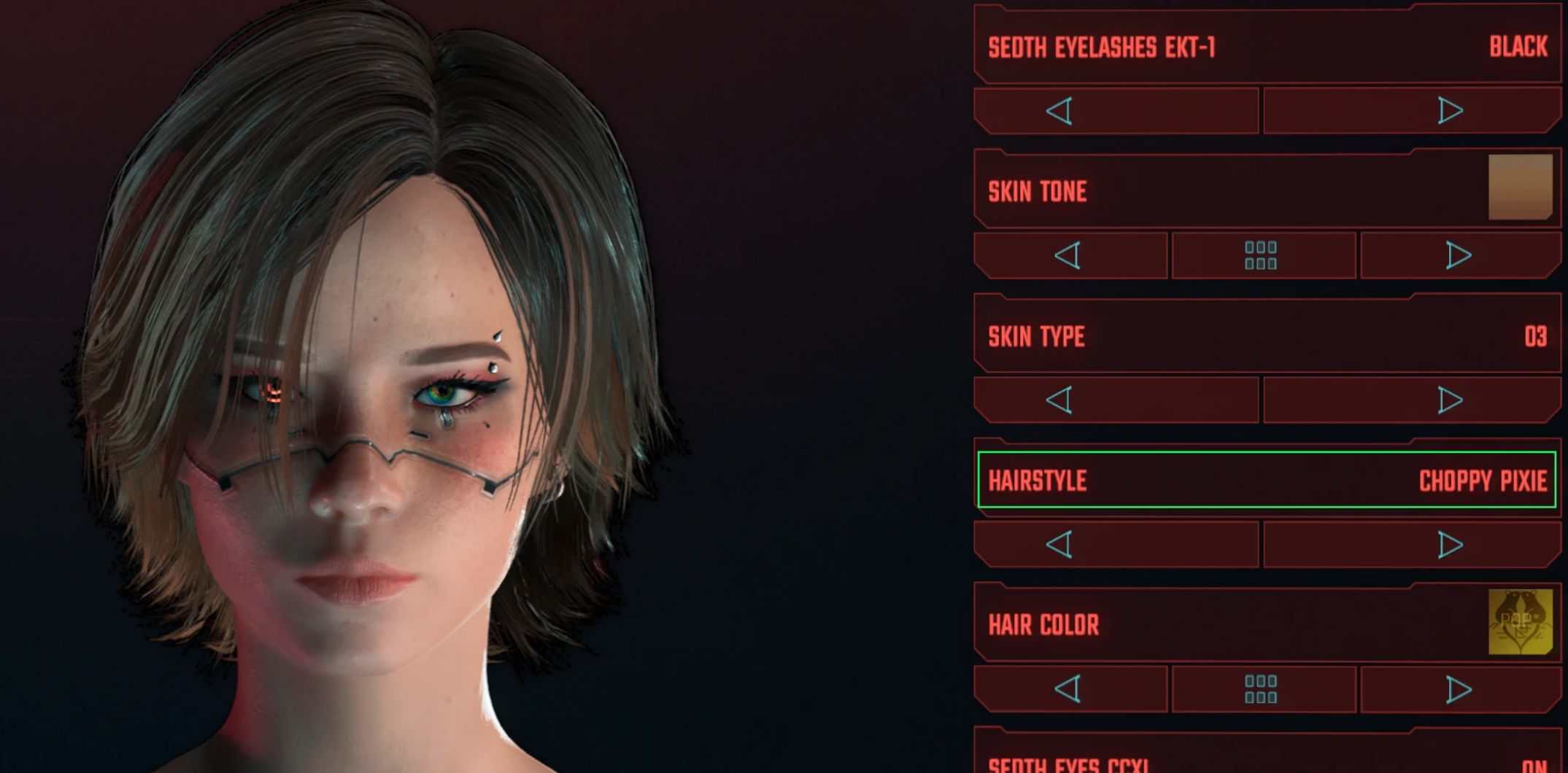
Task: Switch to next skin tone
Action: pos(1458,255)
